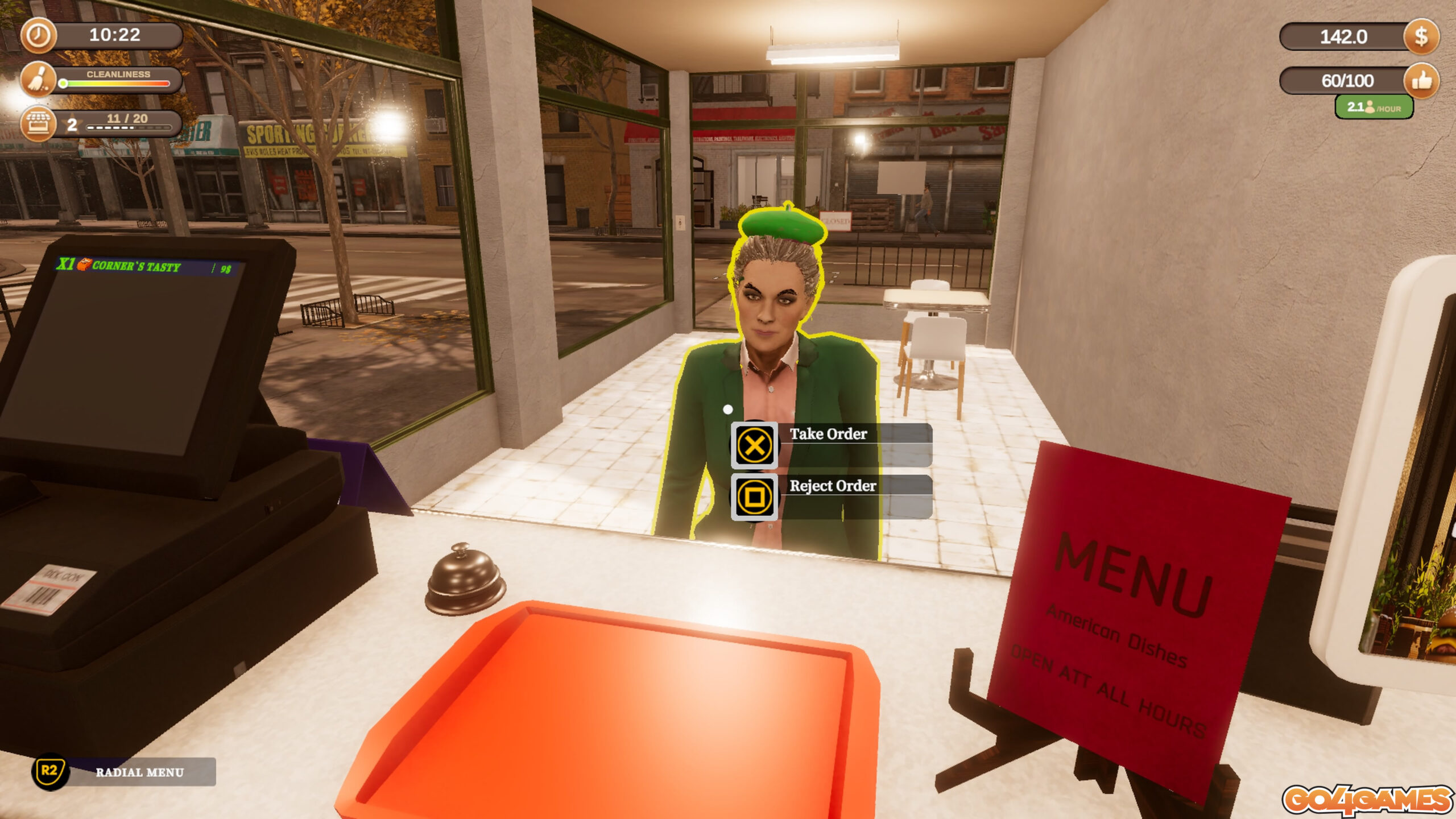Tap the thumbs-up reputation icon
The height and width of the screenshot is (819, 1456).
(x=1420, y=81)
